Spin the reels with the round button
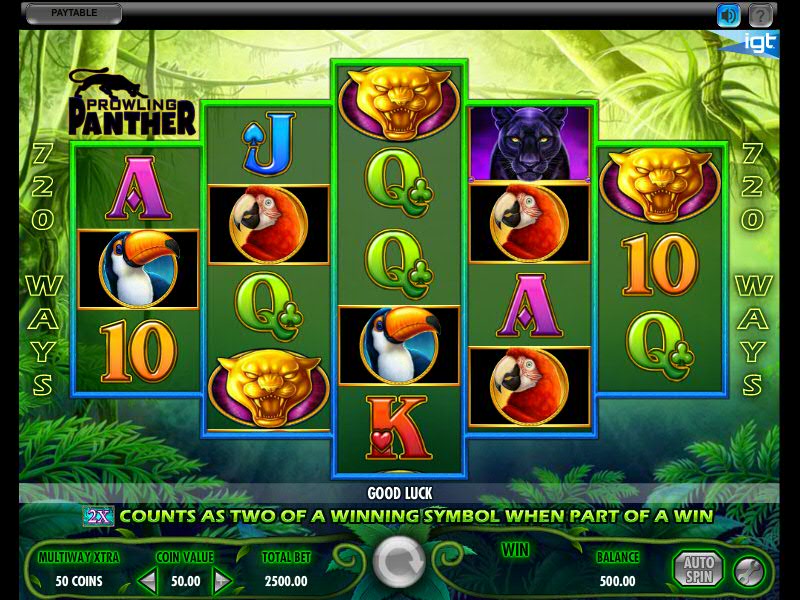The image size is (800, 600). pyautogui.click(x=399, y=564)
